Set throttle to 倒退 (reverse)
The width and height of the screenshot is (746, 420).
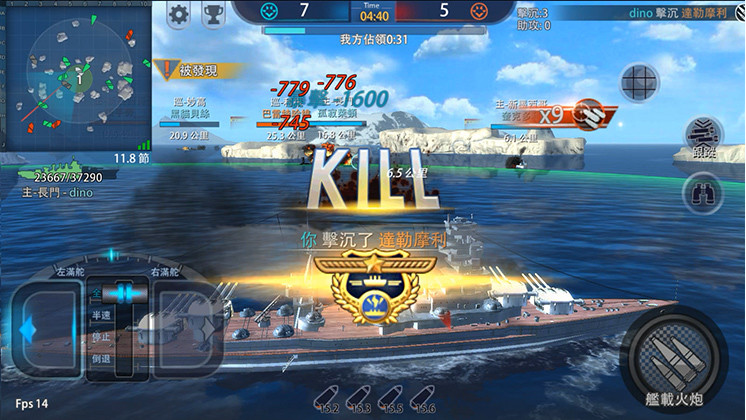click(101, 359)
